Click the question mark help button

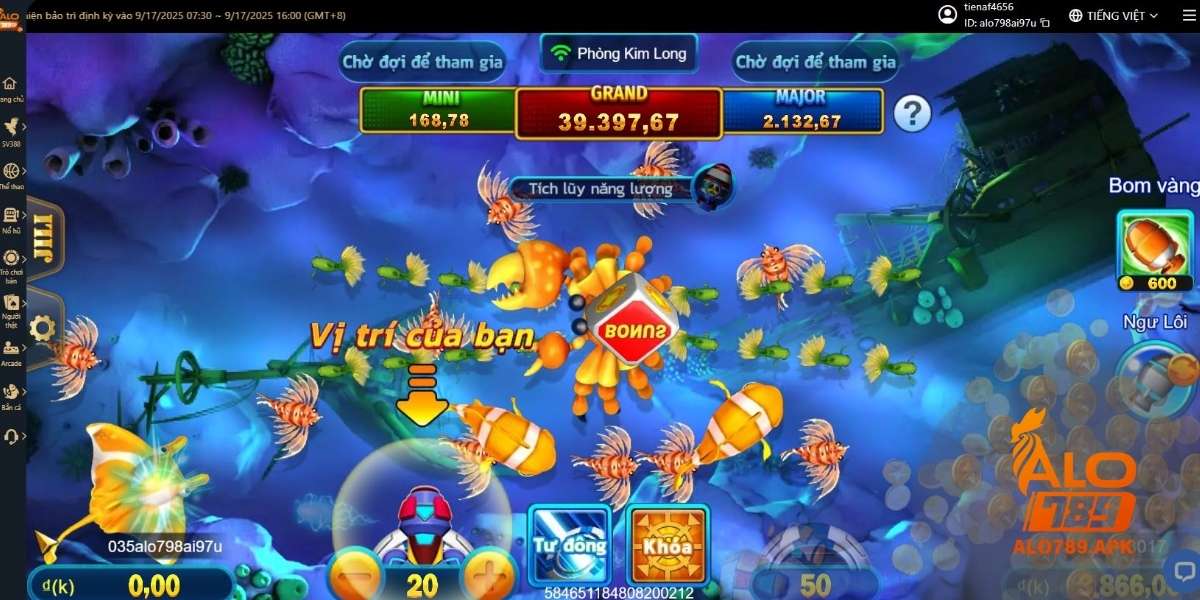(912, 114)
